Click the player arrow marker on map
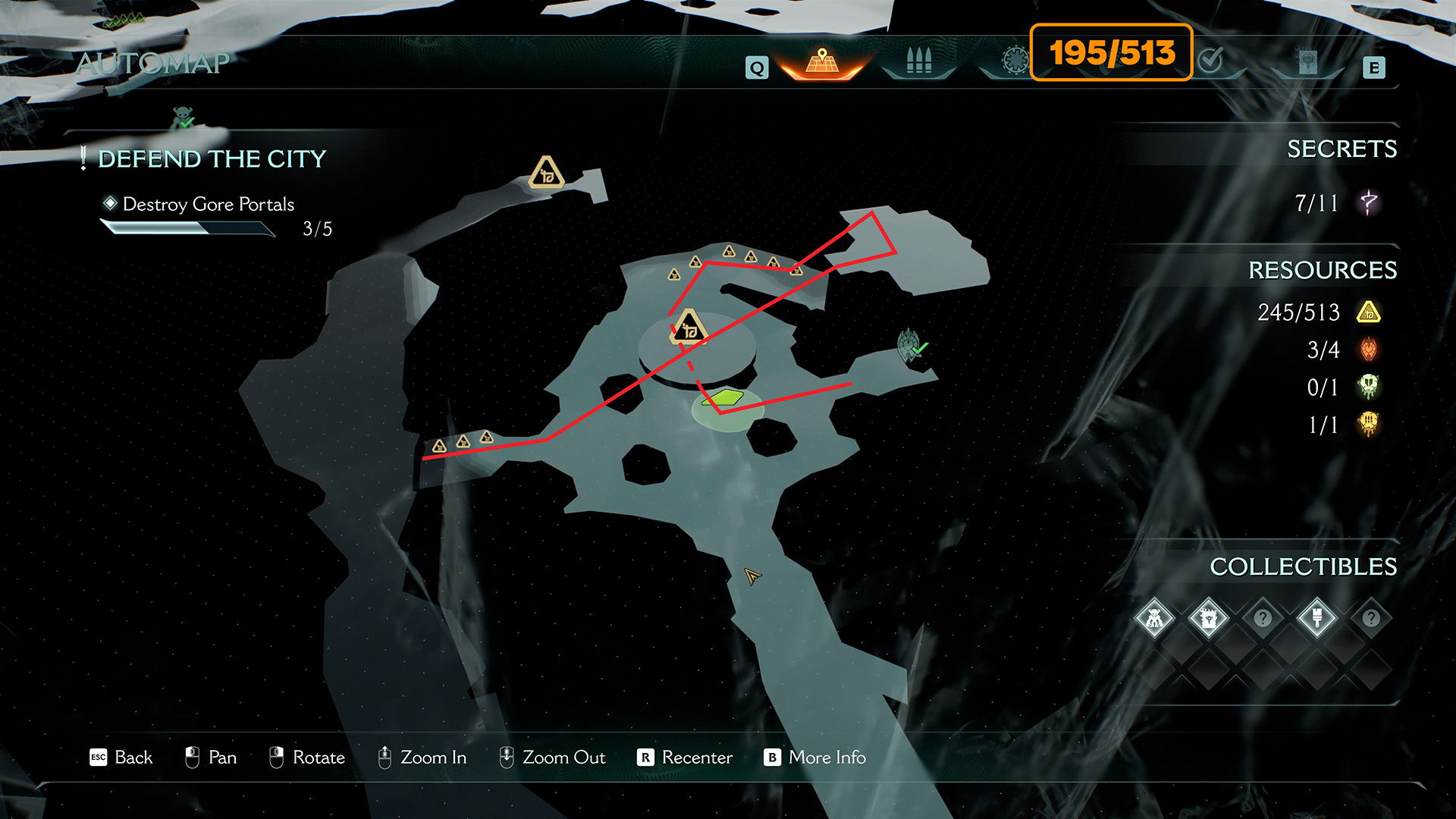1456x819 pixels. pos(752,577)
